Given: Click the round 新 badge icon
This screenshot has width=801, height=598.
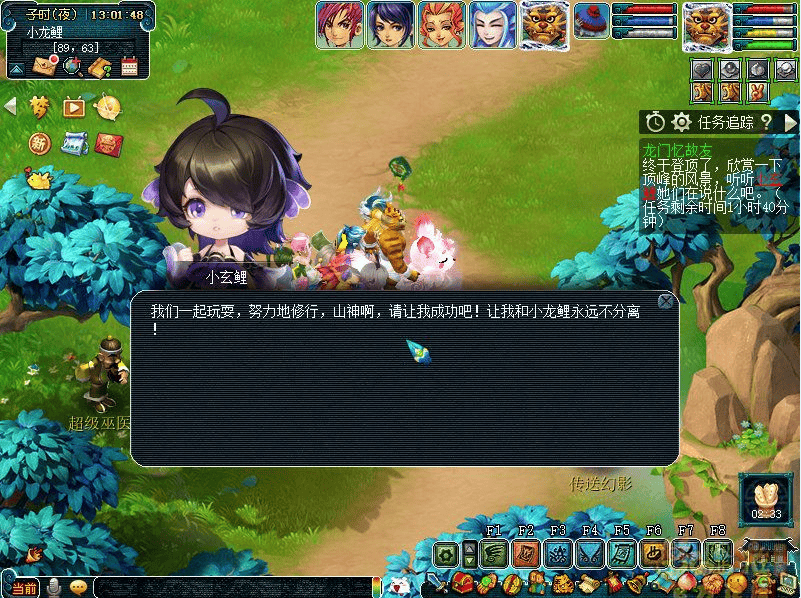Looking at the screenshot, I should 40,144.
